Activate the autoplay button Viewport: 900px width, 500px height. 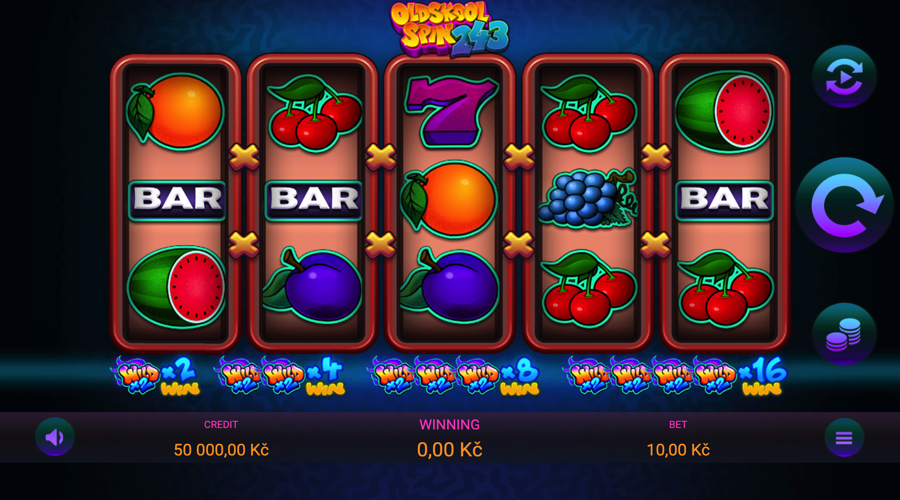[x=844, y=76]
